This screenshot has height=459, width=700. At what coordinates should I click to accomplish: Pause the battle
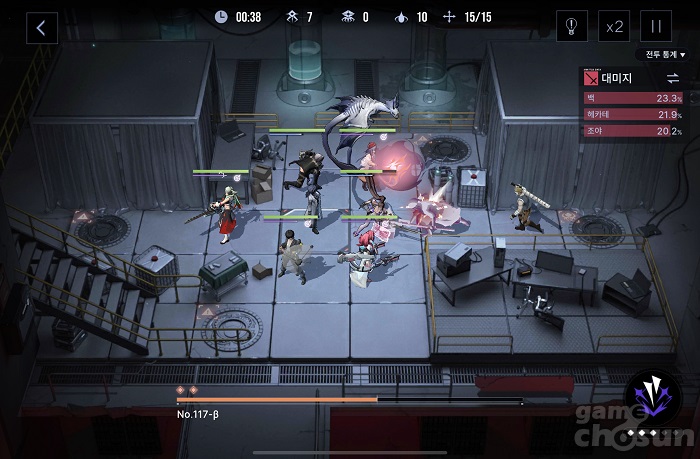(657, 27)
